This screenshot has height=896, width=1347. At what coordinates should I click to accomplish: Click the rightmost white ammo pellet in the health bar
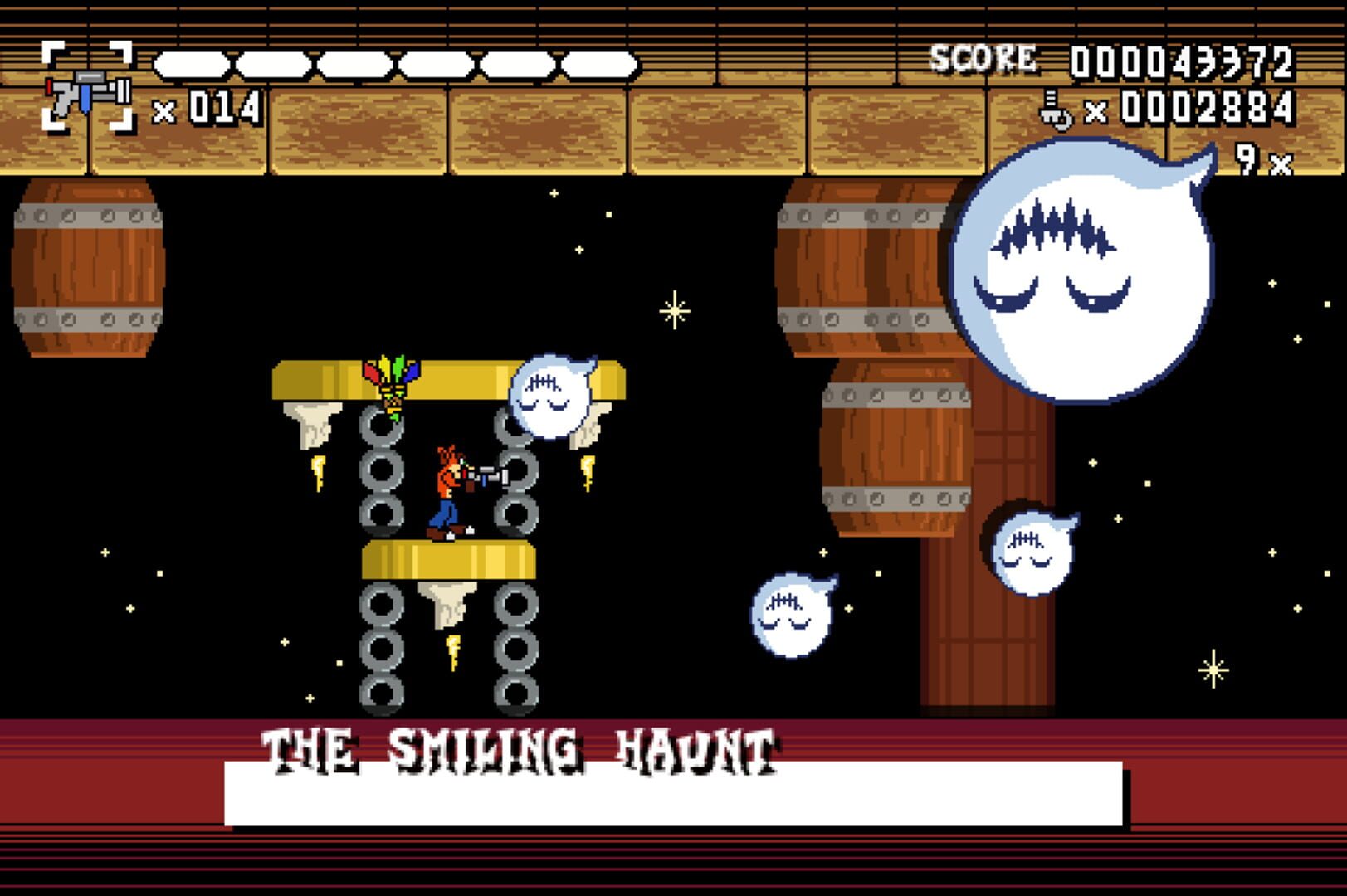(602, 62)
